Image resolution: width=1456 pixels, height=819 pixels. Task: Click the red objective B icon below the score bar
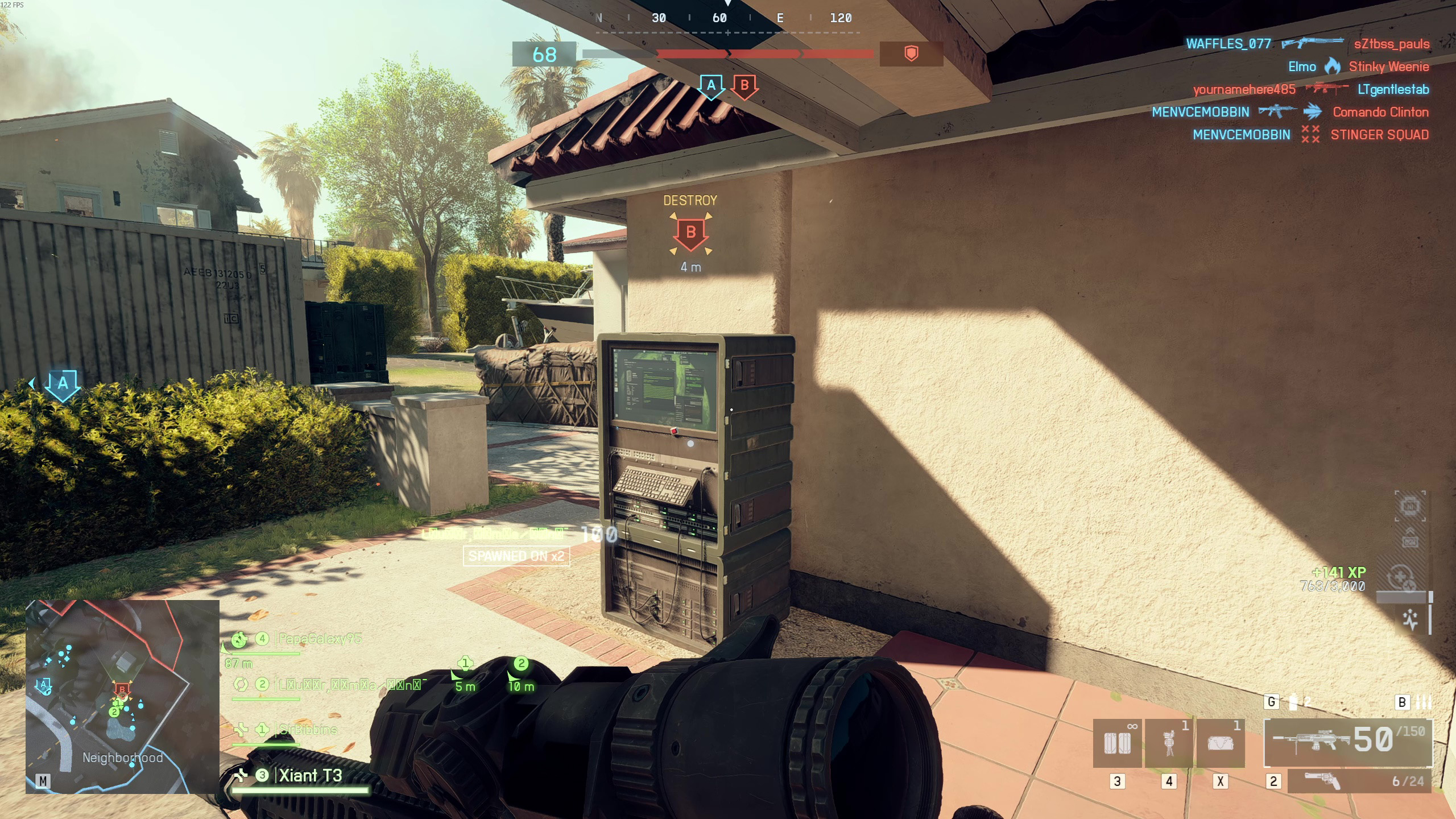click(x=744, y=86)
